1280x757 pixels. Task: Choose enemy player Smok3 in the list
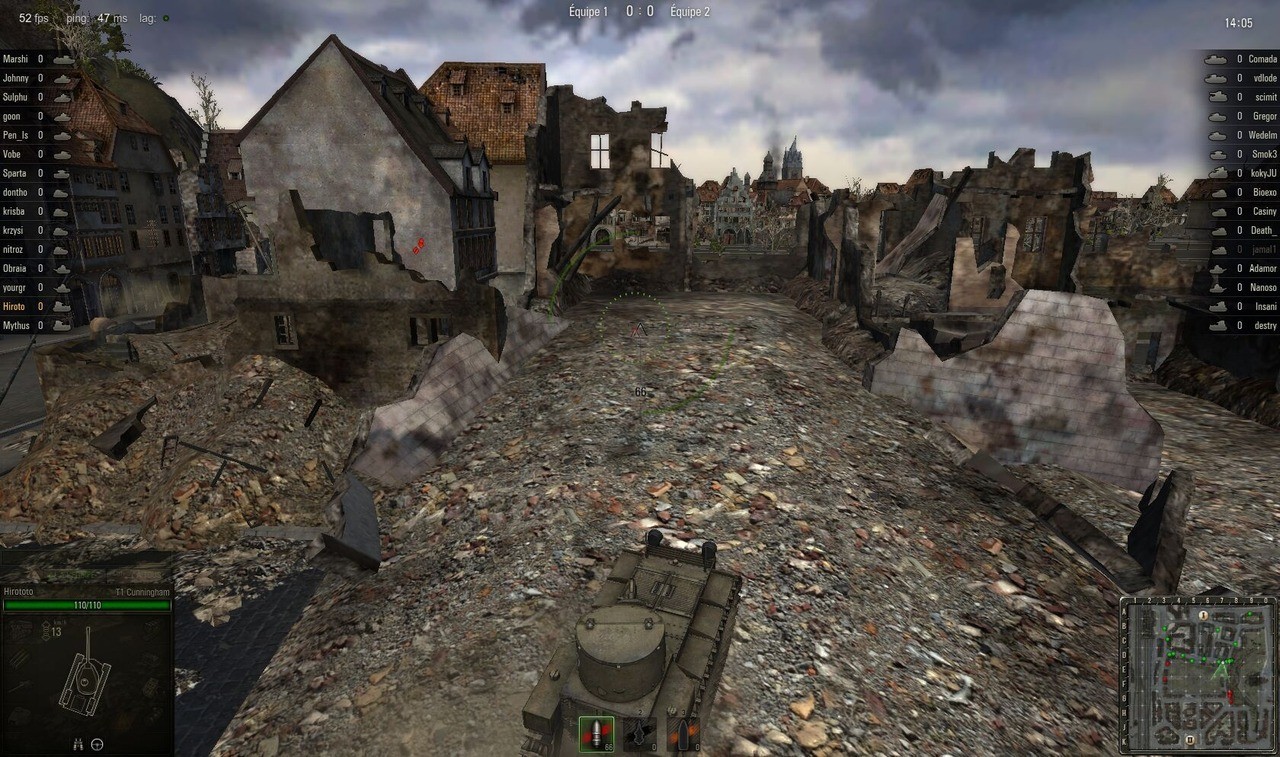[1264, 154]
